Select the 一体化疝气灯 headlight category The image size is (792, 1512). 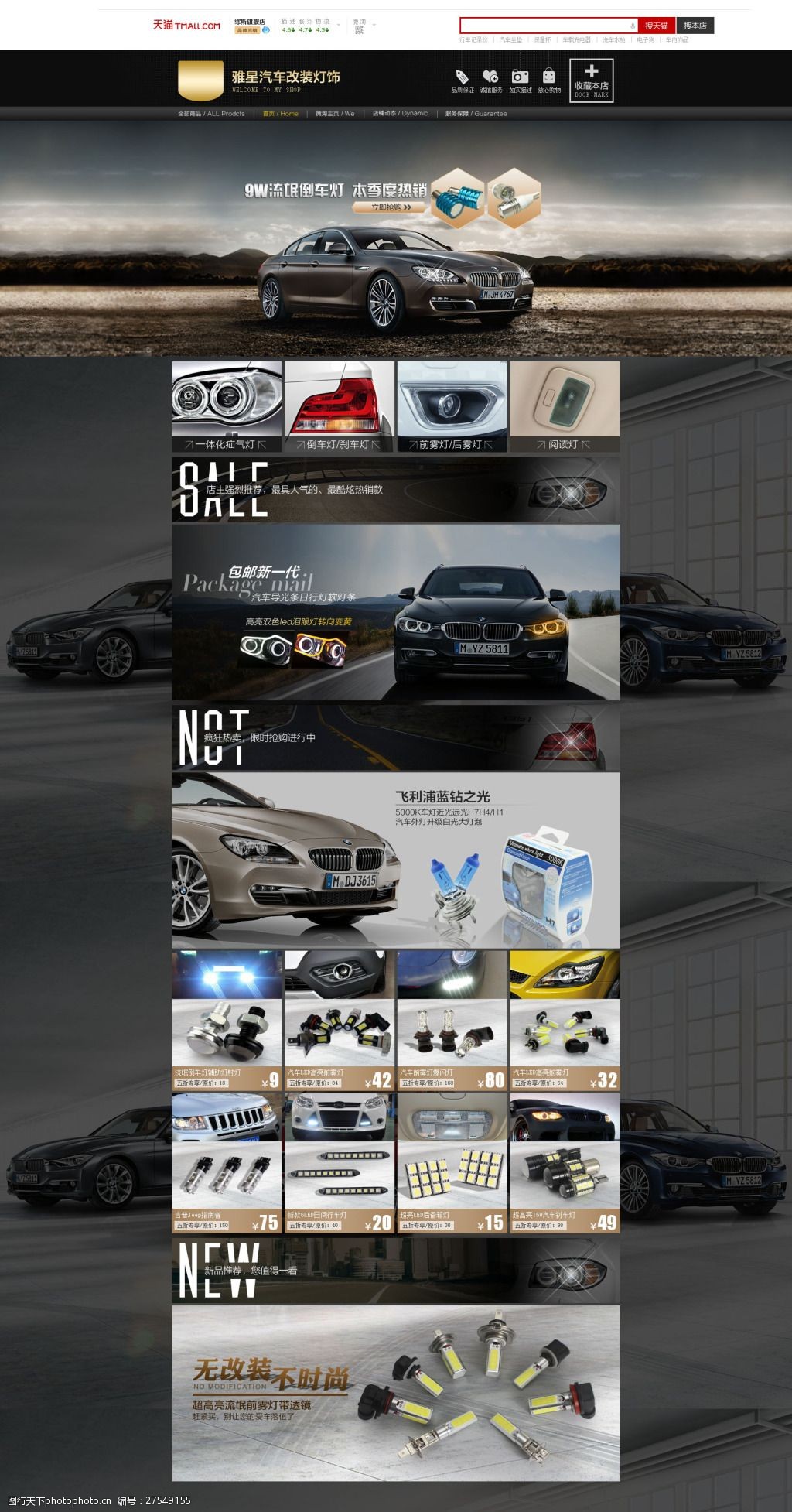click(x=227, y=406)
